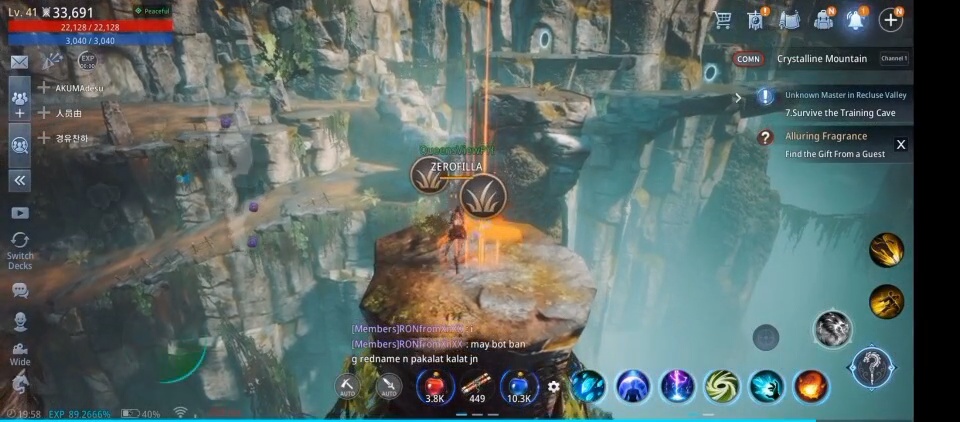Open the armor equipment icon
Viewport: 960px width, 422px height.
click(x=790, y=20)
